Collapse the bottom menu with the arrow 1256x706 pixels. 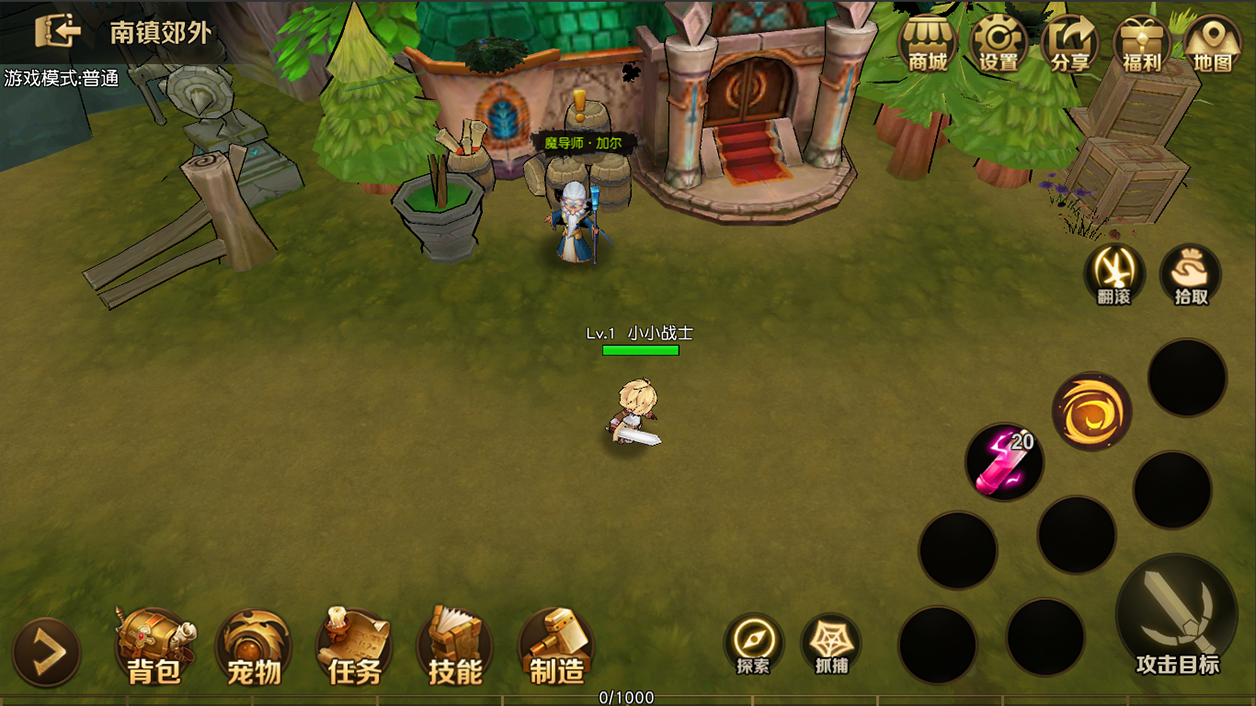pyautogui.click(x=46, y=652)
